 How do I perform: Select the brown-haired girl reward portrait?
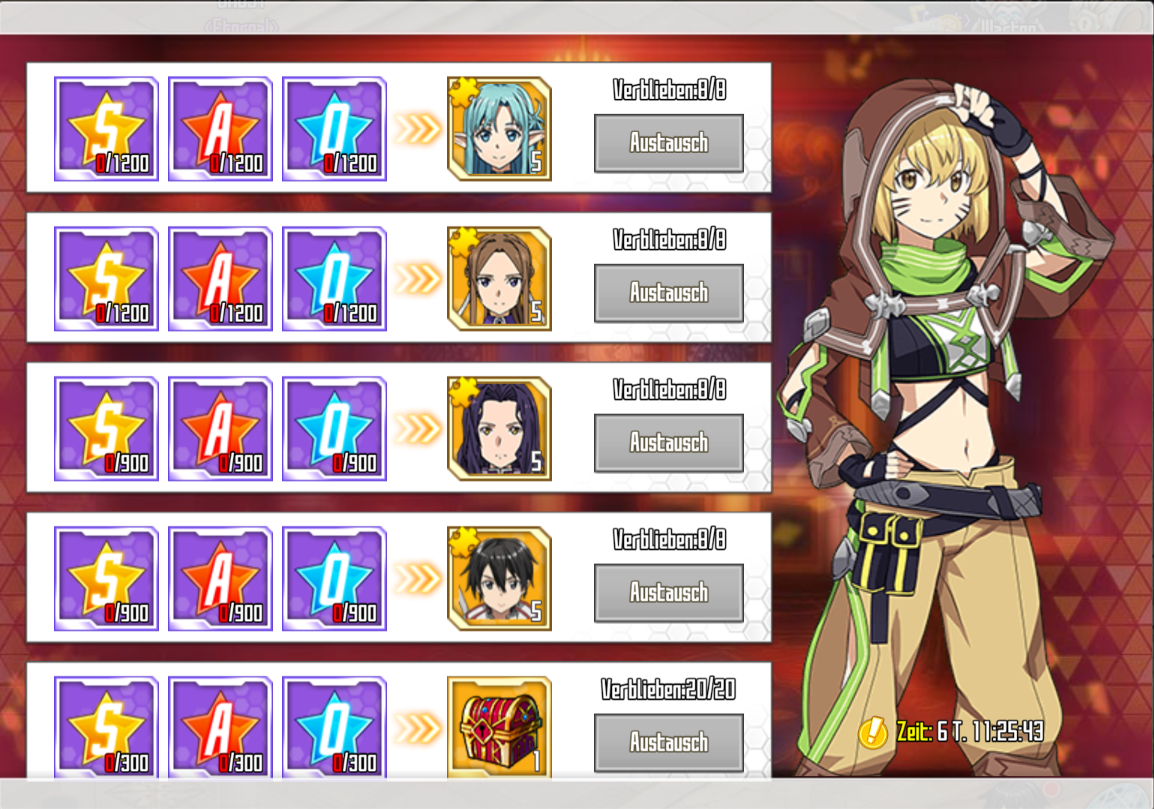tap(499, 279)
